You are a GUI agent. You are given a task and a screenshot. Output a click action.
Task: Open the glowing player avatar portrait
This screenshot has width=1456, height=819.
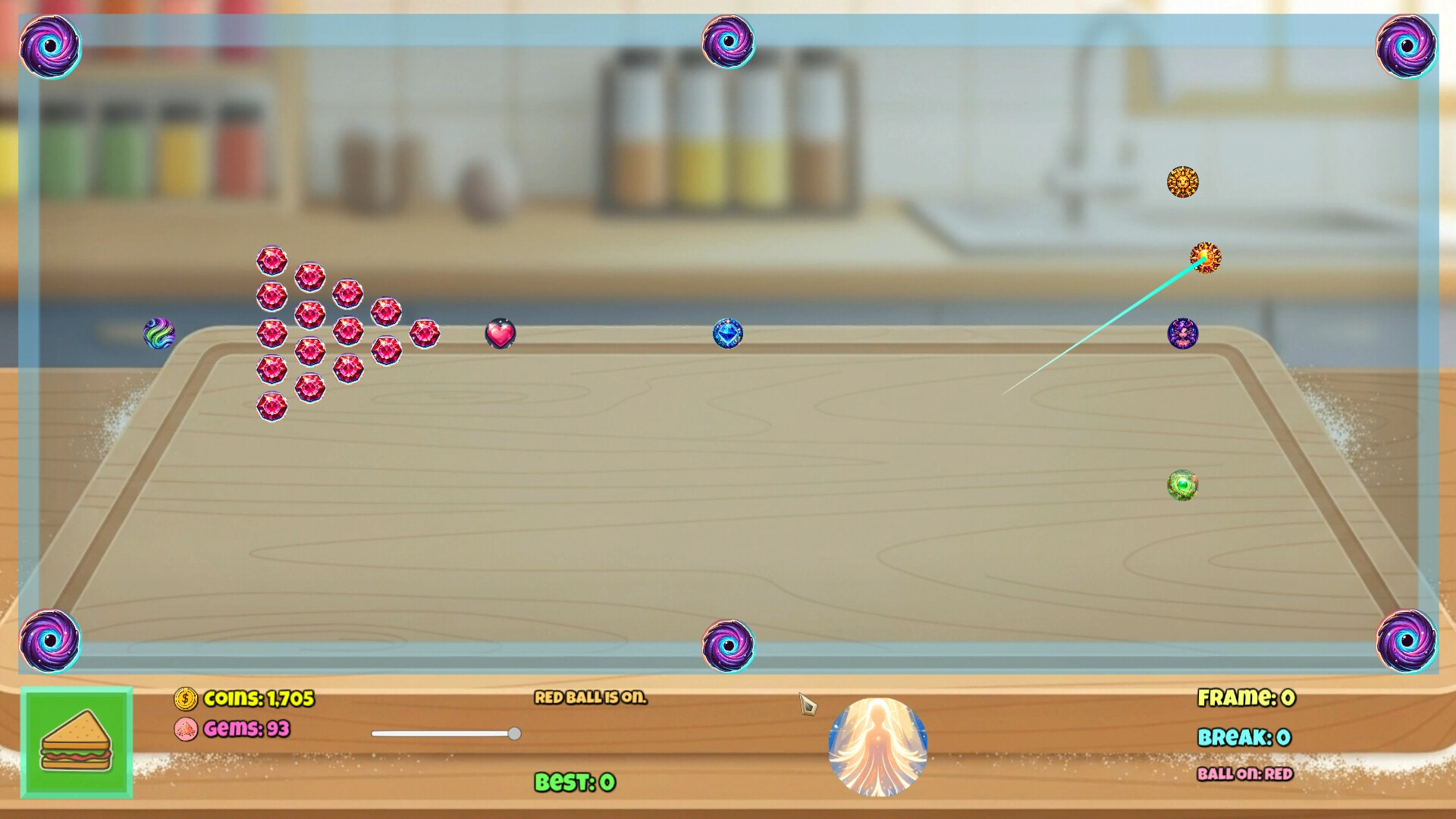click(880, 747)
